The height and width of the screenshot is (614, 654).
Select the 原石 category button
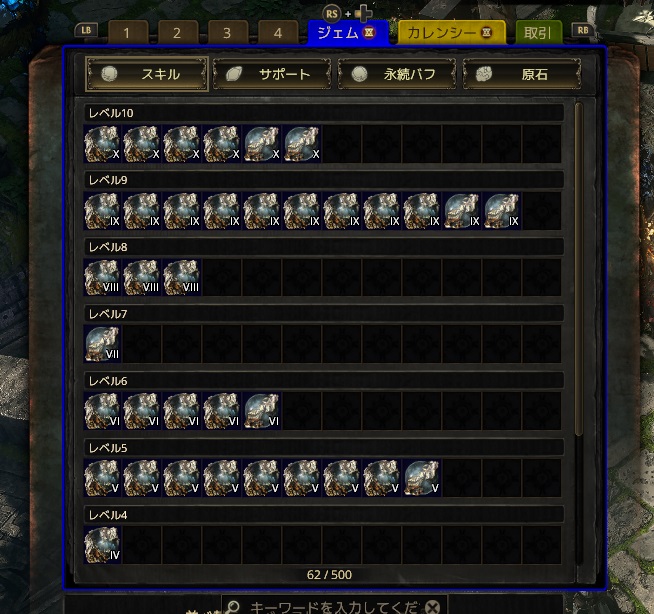coord(522,74)
